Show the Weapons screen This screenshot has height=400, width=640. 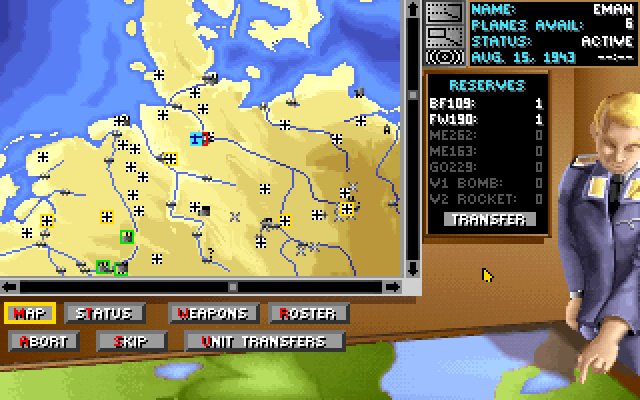[213, 314]
